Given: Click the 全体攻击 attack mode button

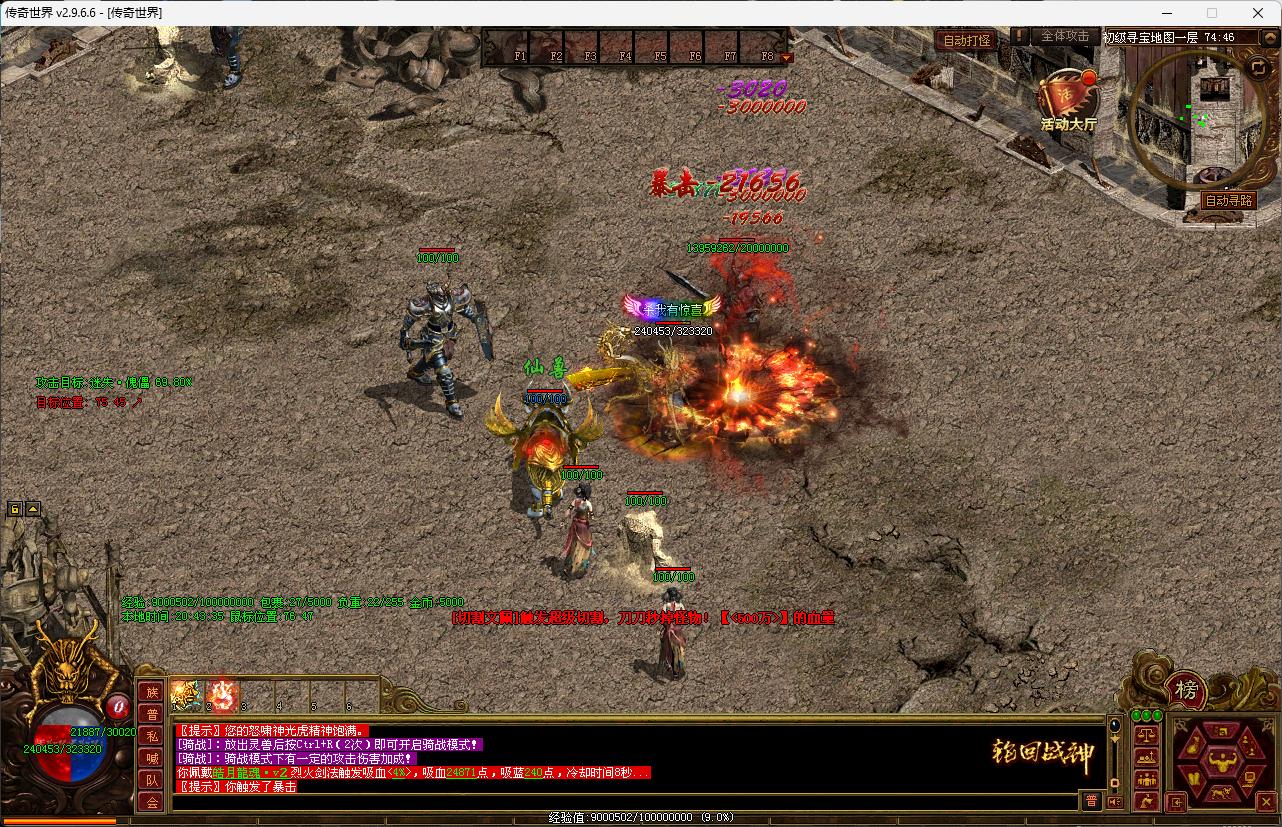Looking at the screenshot, I should [1064, 36].
